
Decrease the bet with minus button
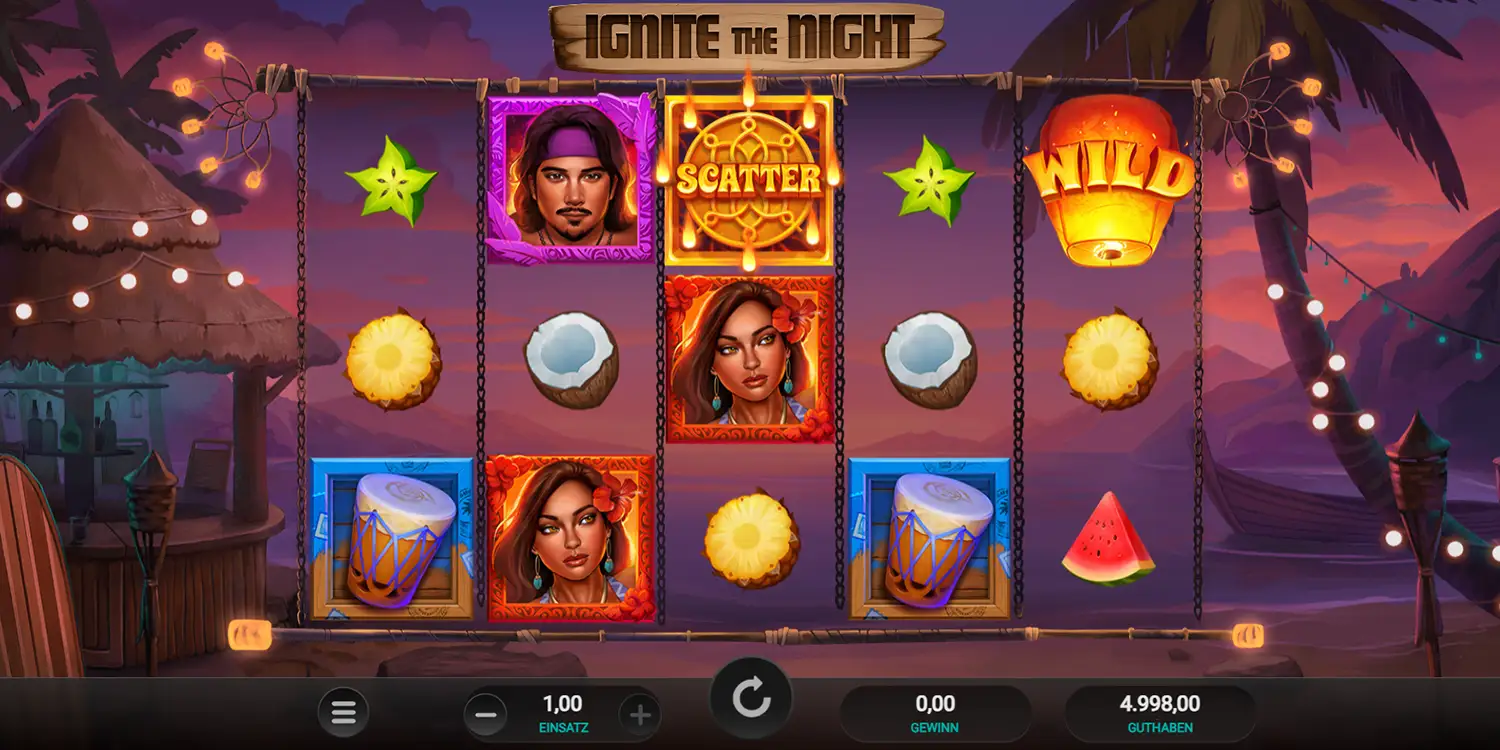tap(486, 714)
